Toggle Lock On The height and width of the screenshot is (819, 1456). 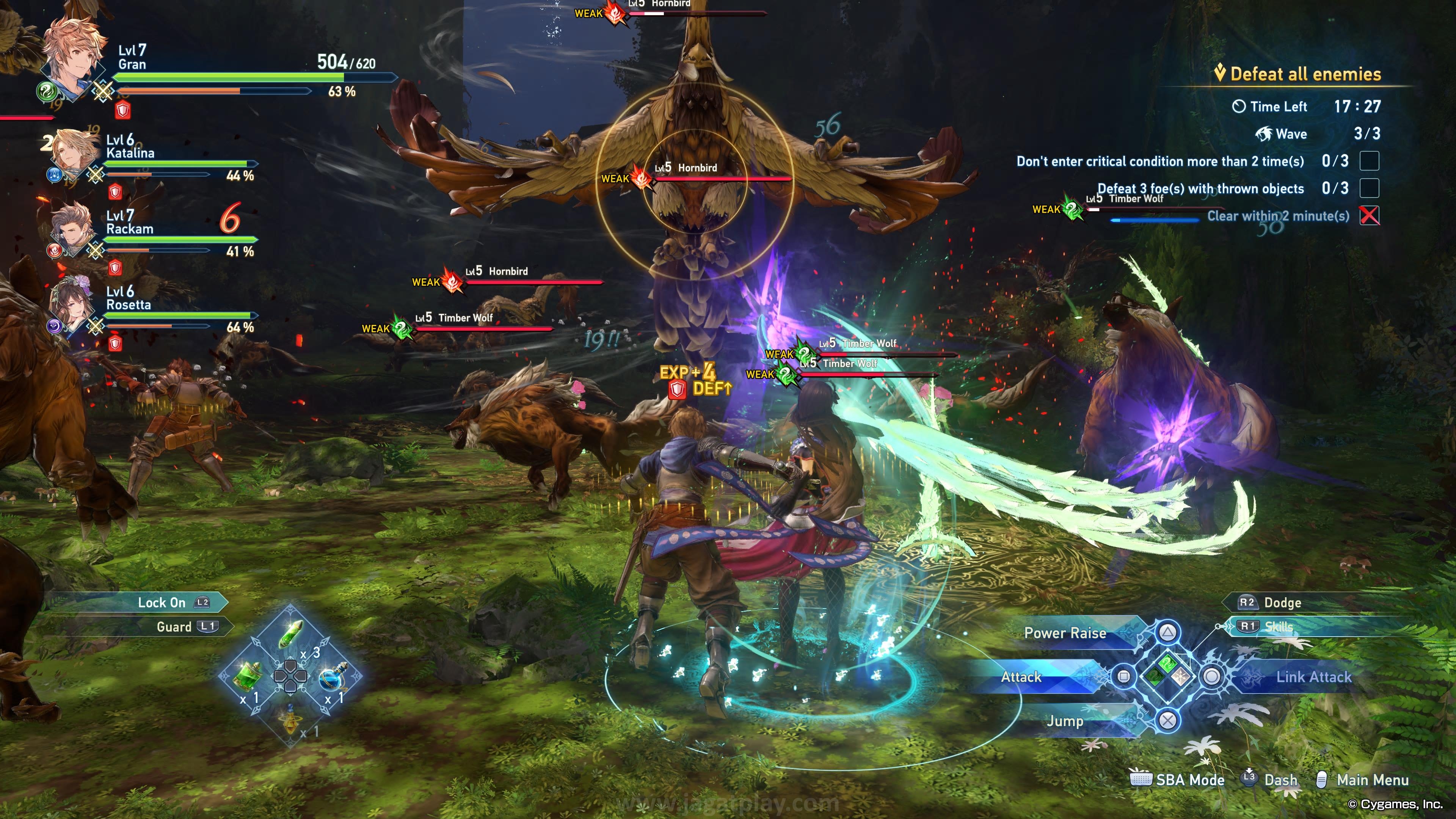point(162,602)
